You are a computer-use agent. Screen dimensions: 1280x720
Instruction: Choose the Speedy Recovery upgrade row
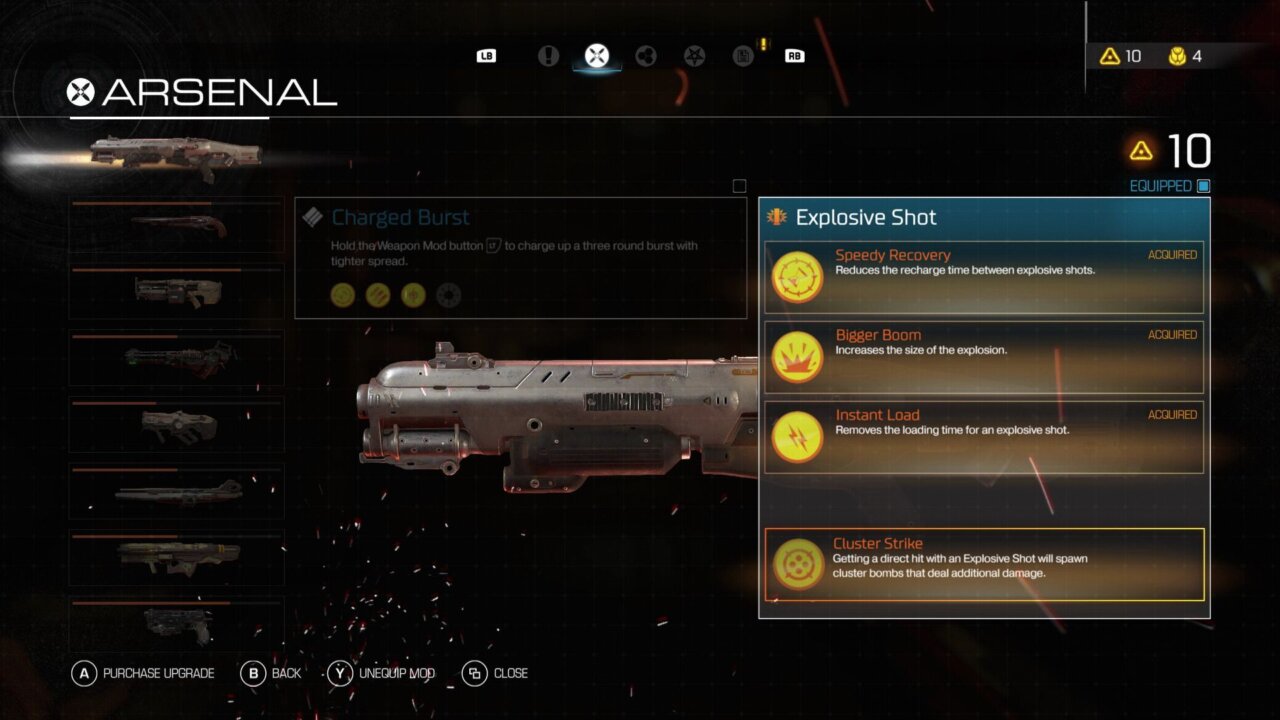coord(984,277)
